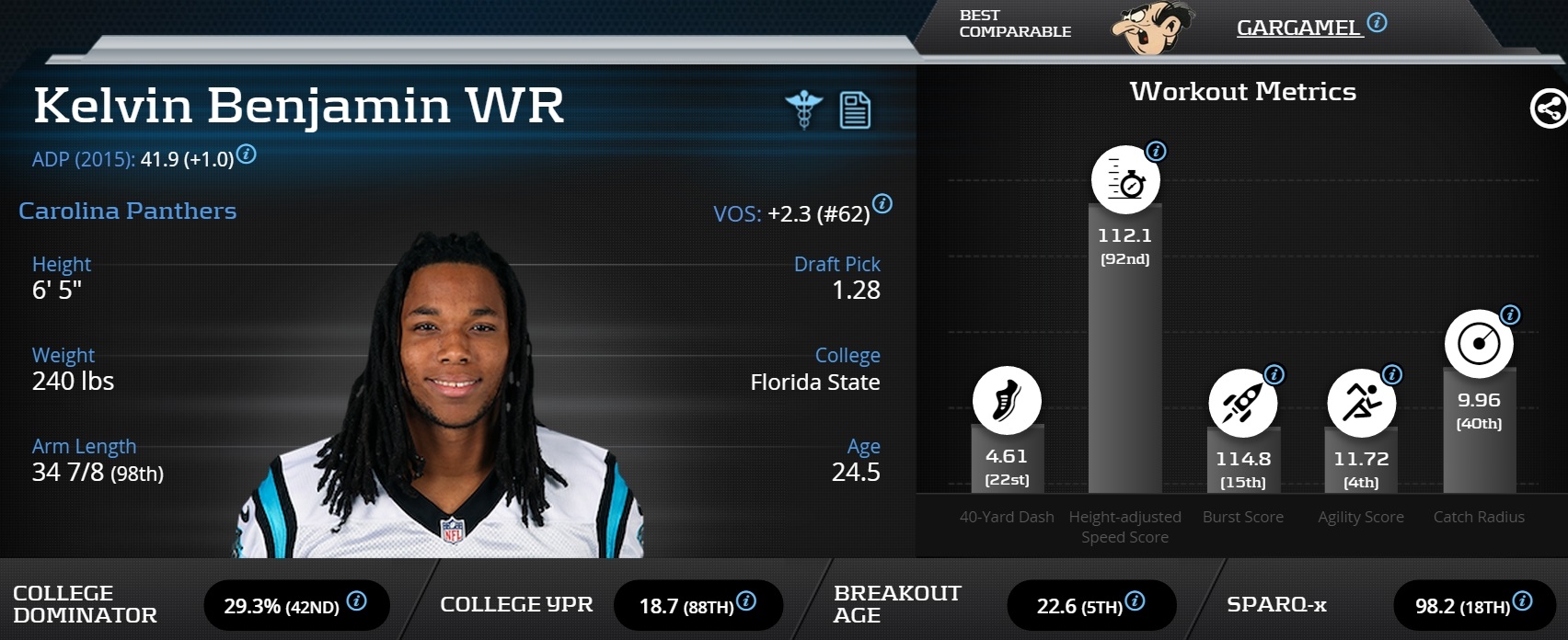
Task: Show info for the Catch Radius
Action: pos(1510,315)
